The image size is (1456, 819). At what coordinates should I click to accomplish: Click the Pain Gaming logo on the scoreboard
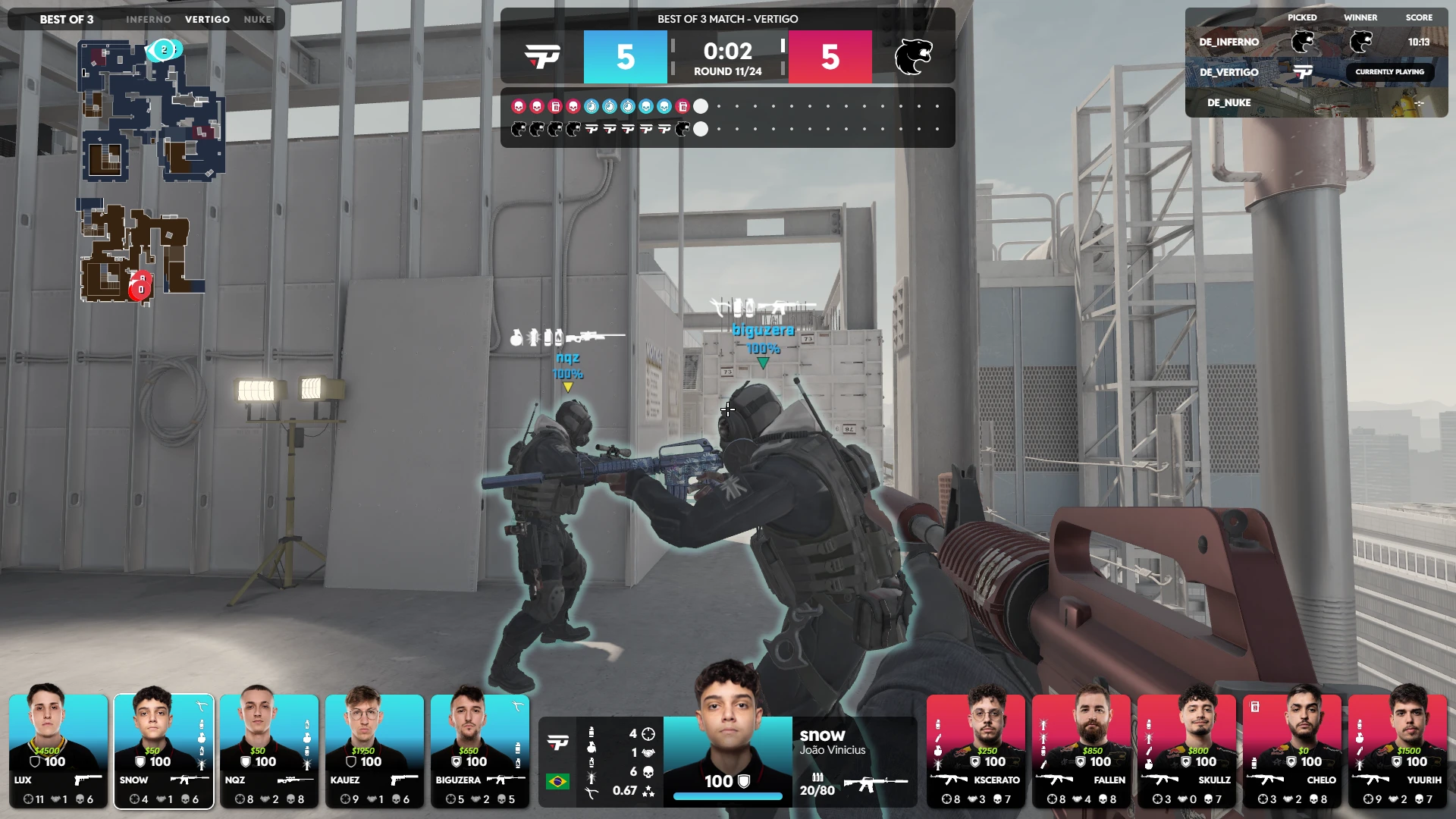tap(543, 57)
